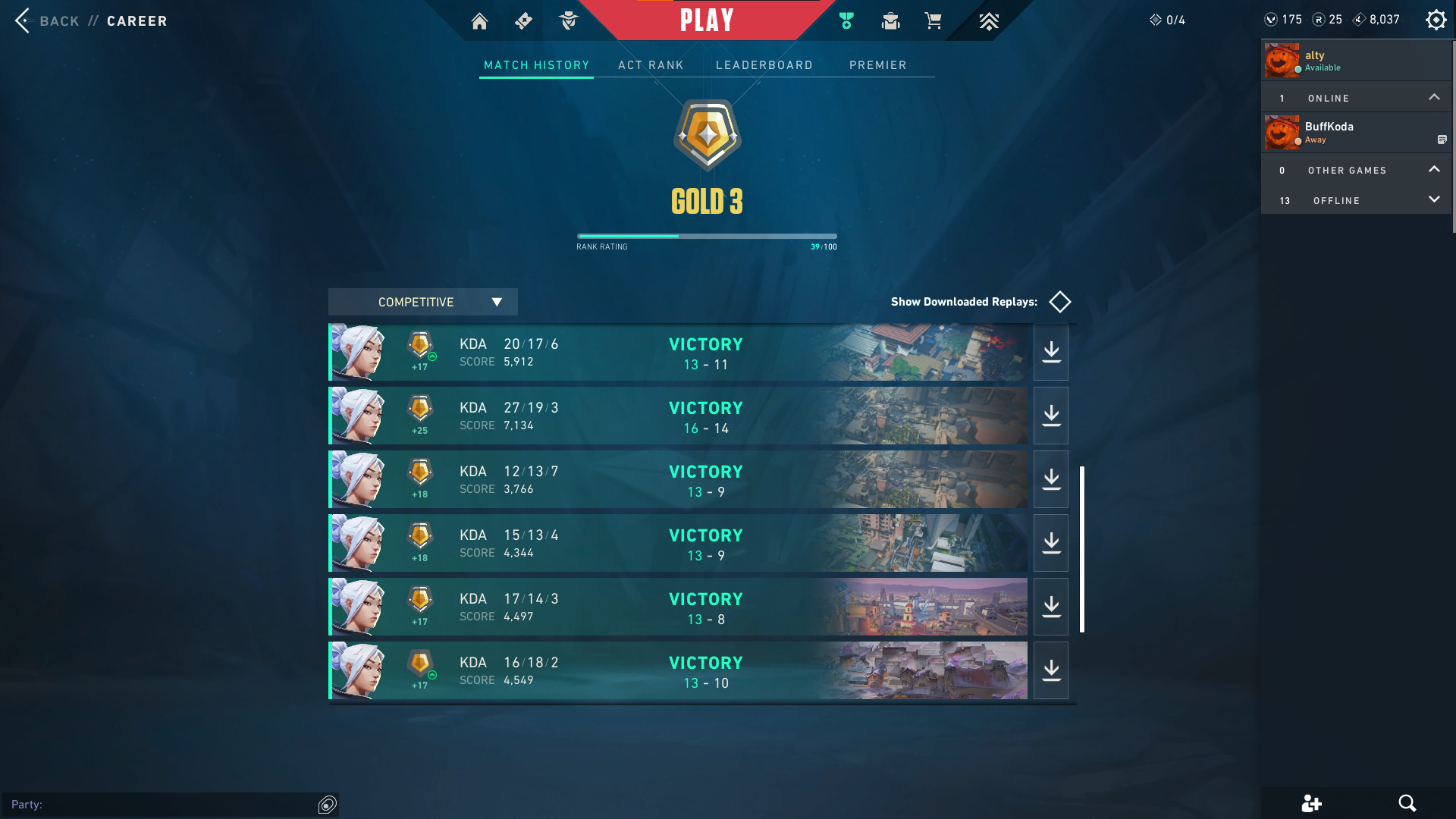Switch to the ACT RANK tab

pyautogui.click(x=651, y=65)
